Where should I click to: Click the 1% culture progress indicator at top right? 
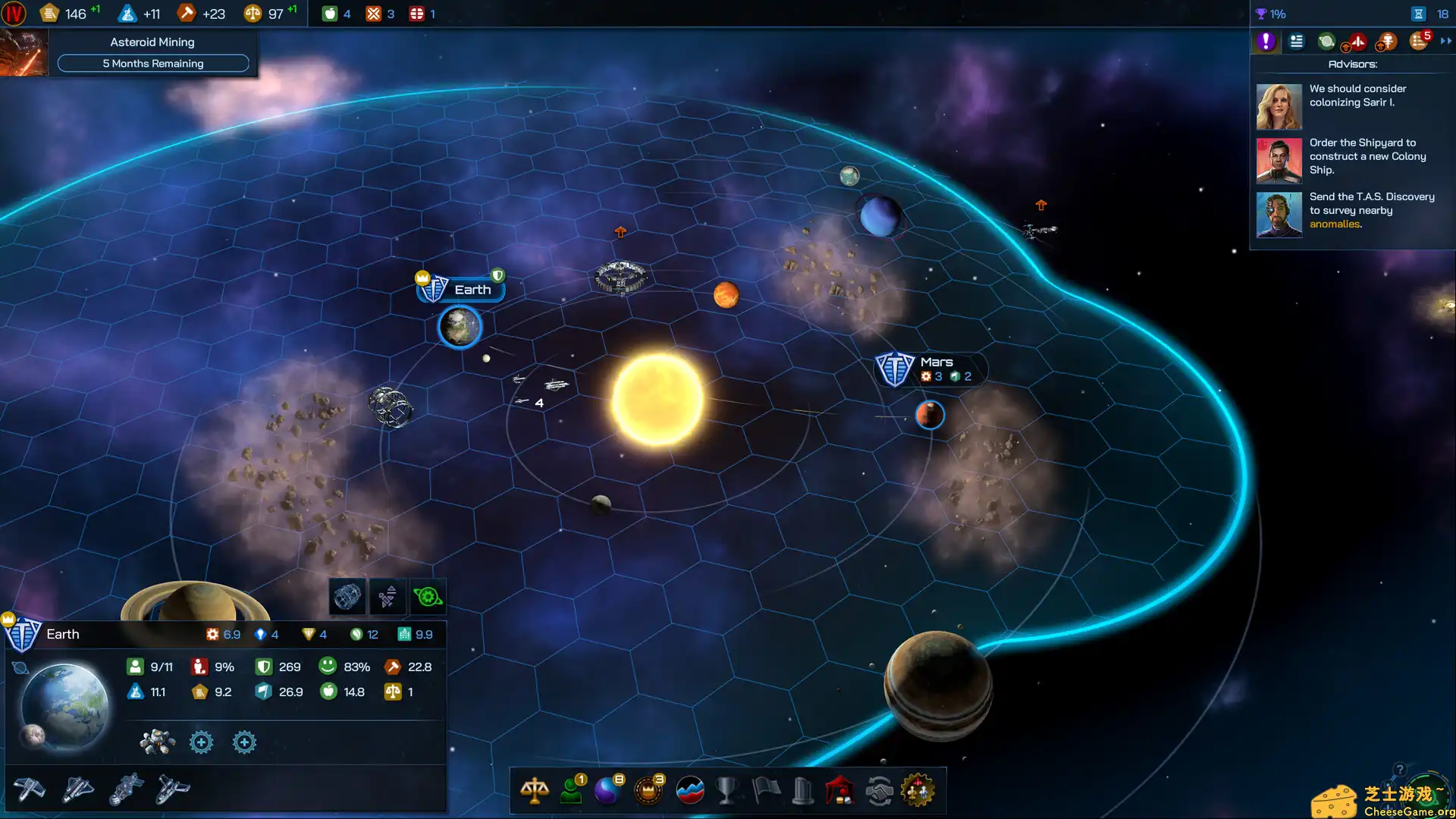1274,13
